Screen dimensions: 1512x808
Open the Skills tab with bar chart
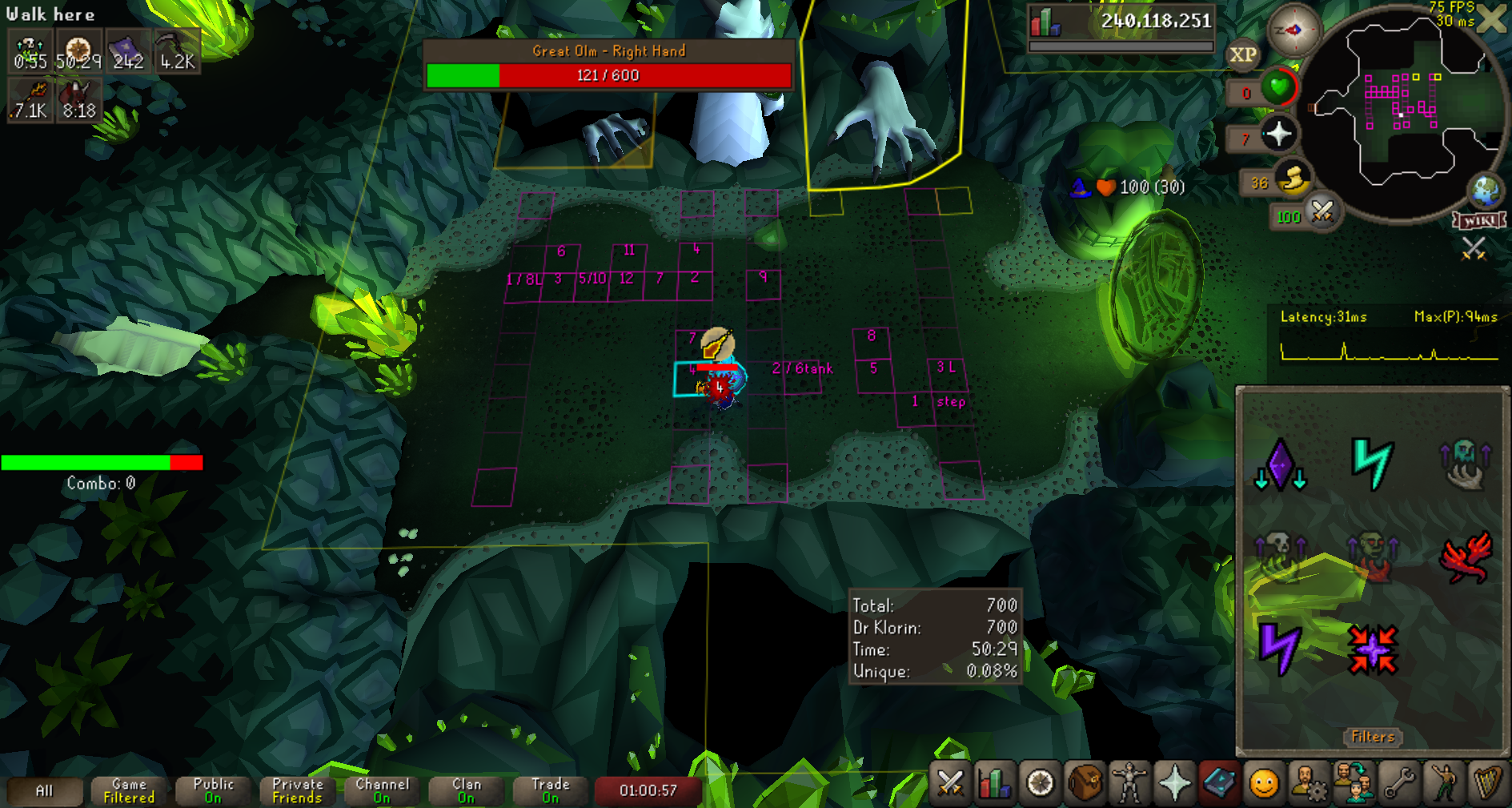(995, 783)
